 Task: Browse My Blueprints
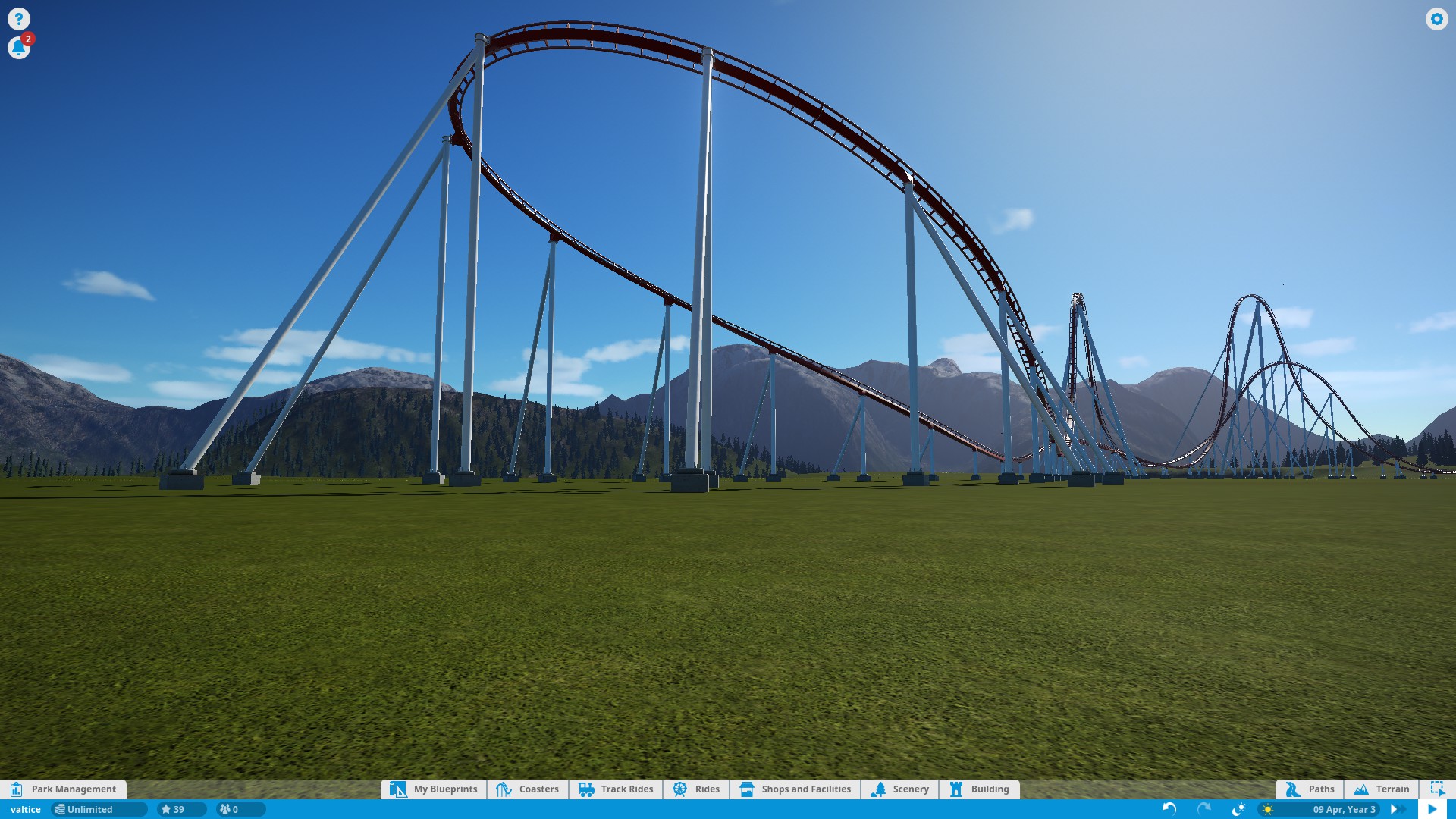(434, 789)
